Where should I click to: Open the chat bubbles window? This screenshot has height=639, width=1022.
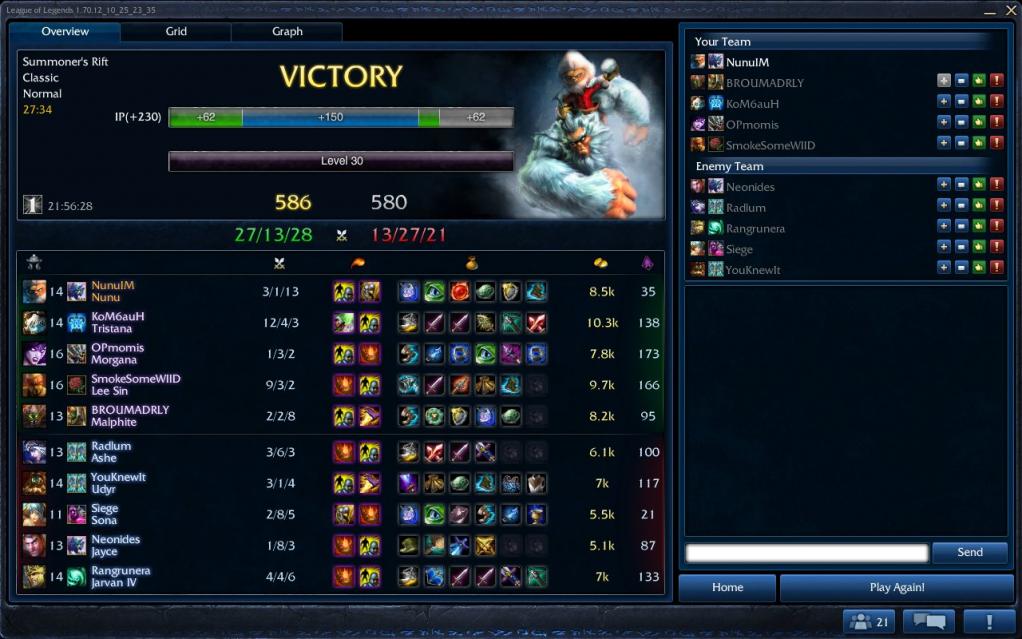click(928, 622)
